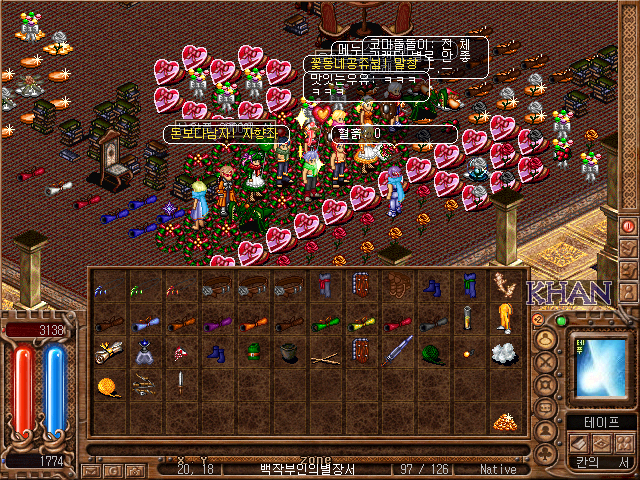
Task: Pick the green hat inventory item
Action: point(252,353)
